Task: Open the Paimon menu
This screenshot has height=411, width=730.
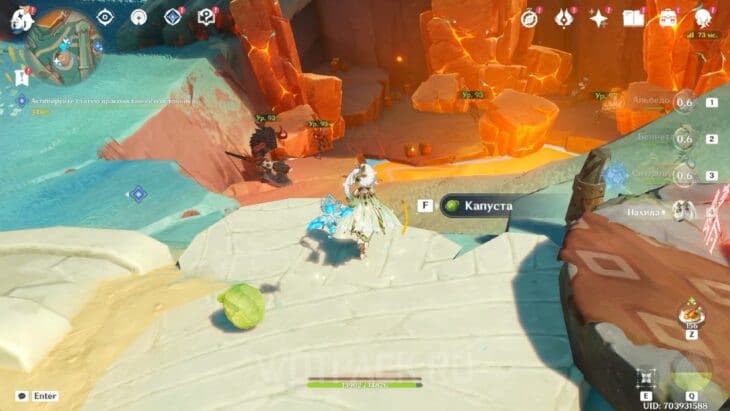Action: tap(21, 18)
